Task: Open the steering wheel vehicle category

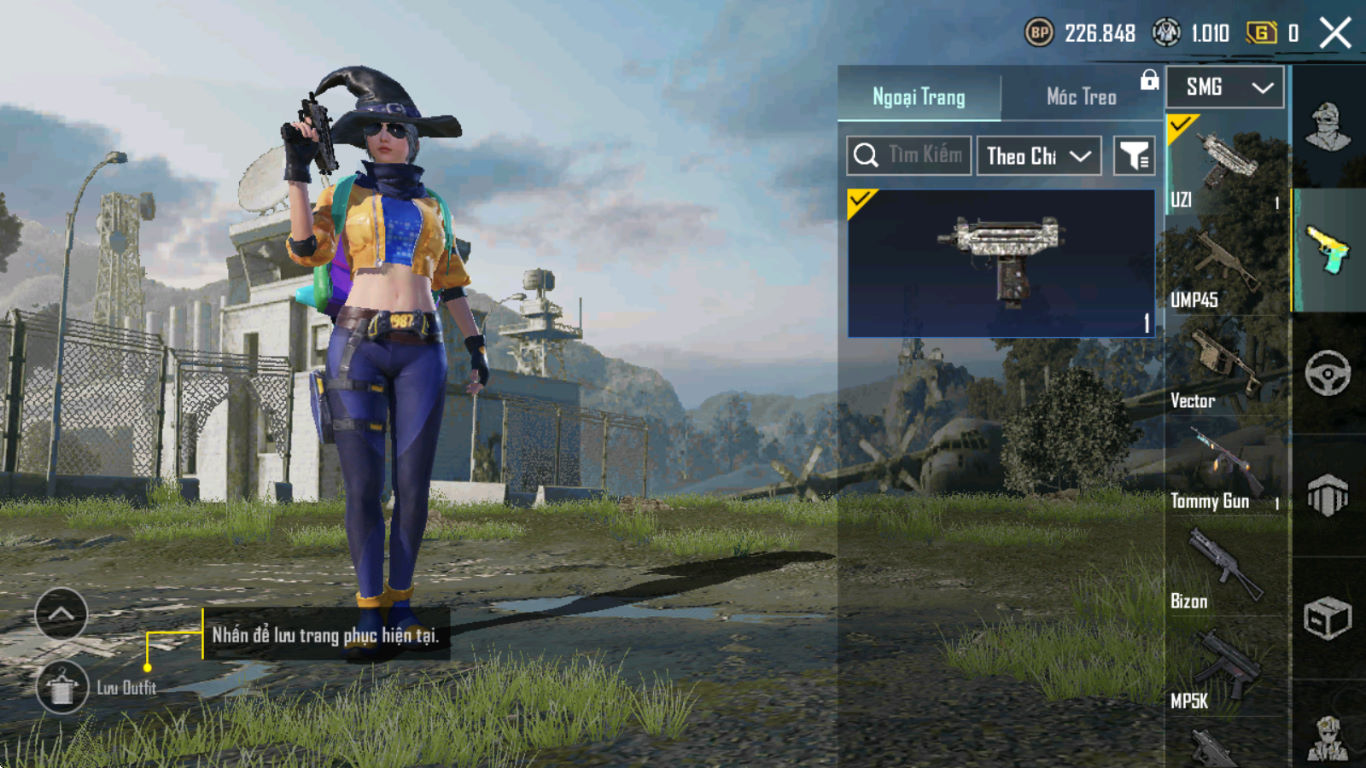Action: point(1328,373)
